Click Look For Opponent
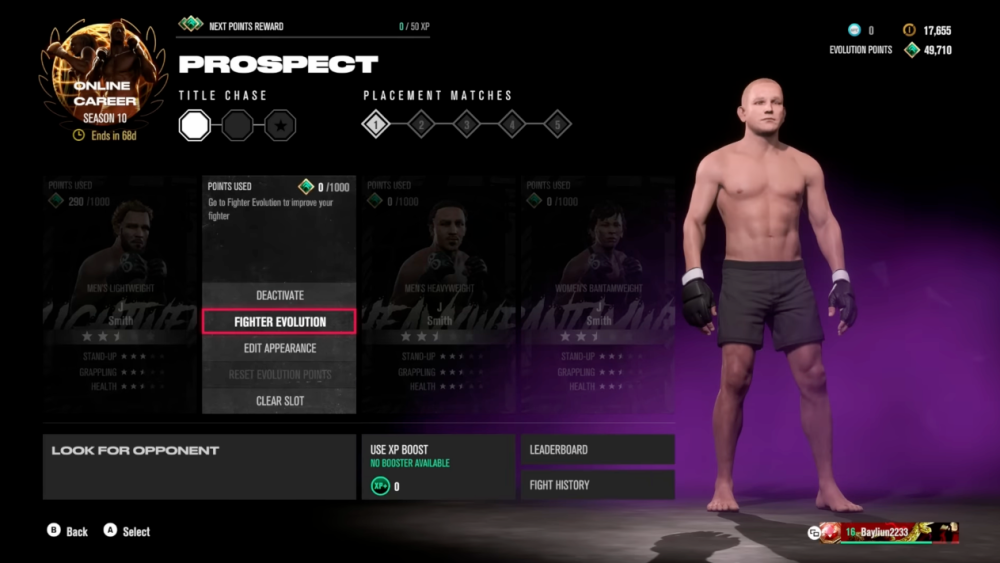The height and width of the screenshot is (563, 1000). (199, 466)
